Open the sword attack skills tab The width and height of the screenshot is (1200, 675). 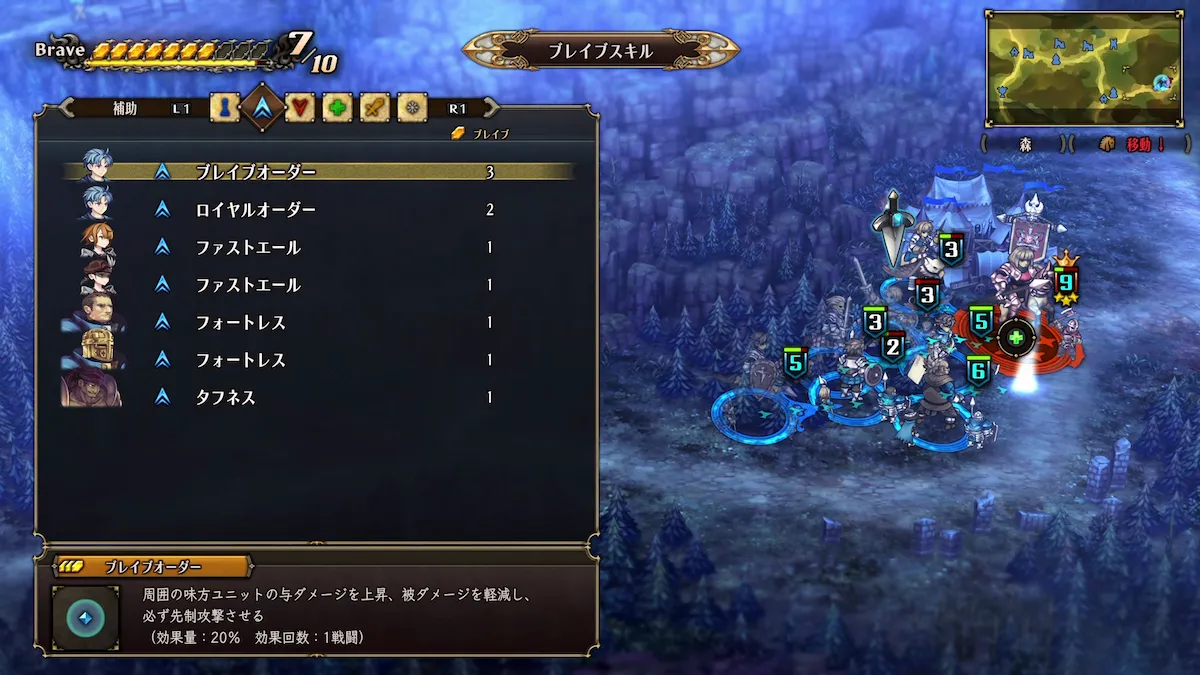click(375, 107)
